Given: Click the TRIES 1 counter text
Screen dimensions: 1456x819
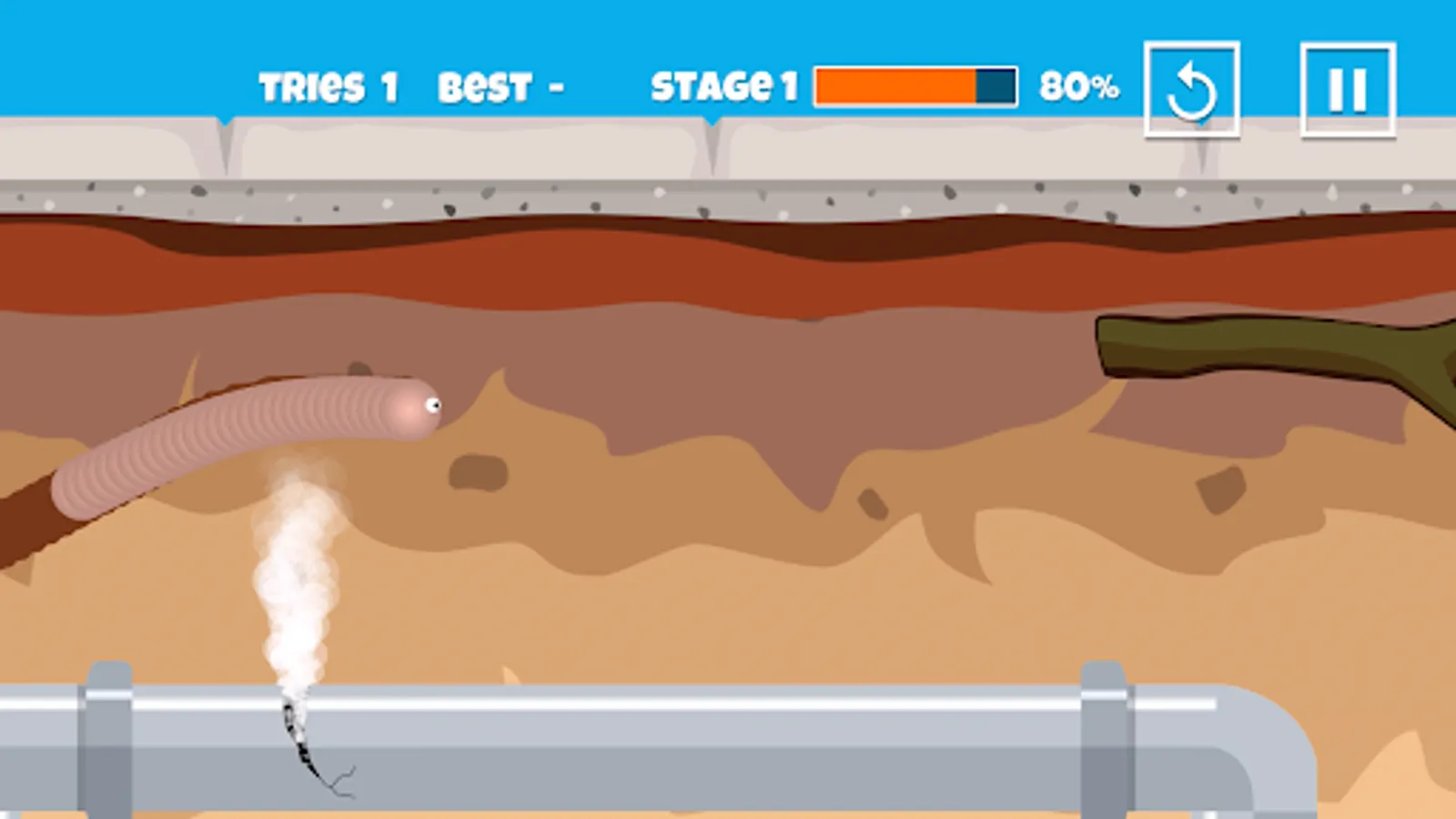Looking at the screenshot, I should (x=328, y=86).
